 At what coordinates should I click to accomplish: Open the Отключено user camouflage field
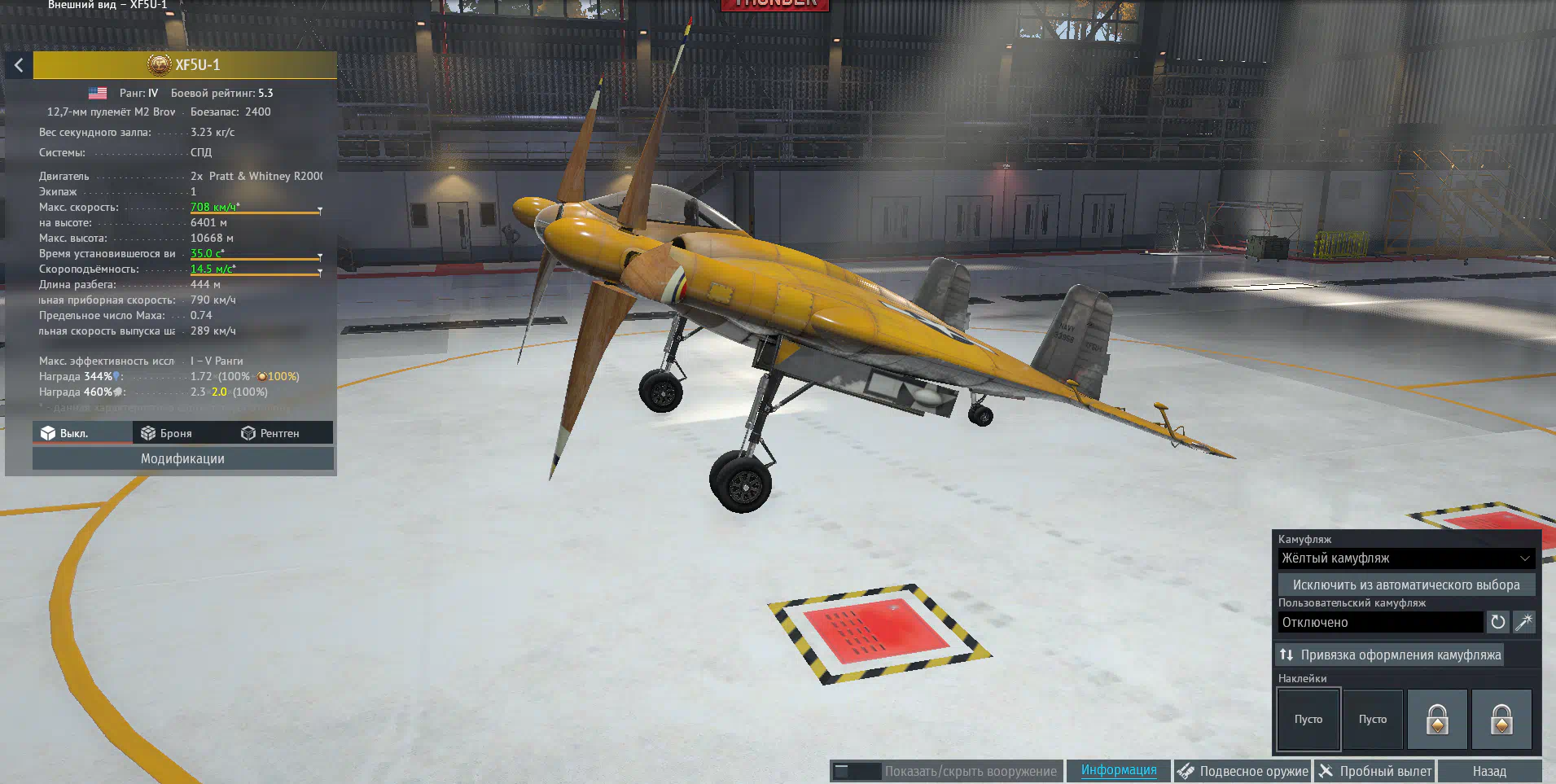[x=1380, y=623]
